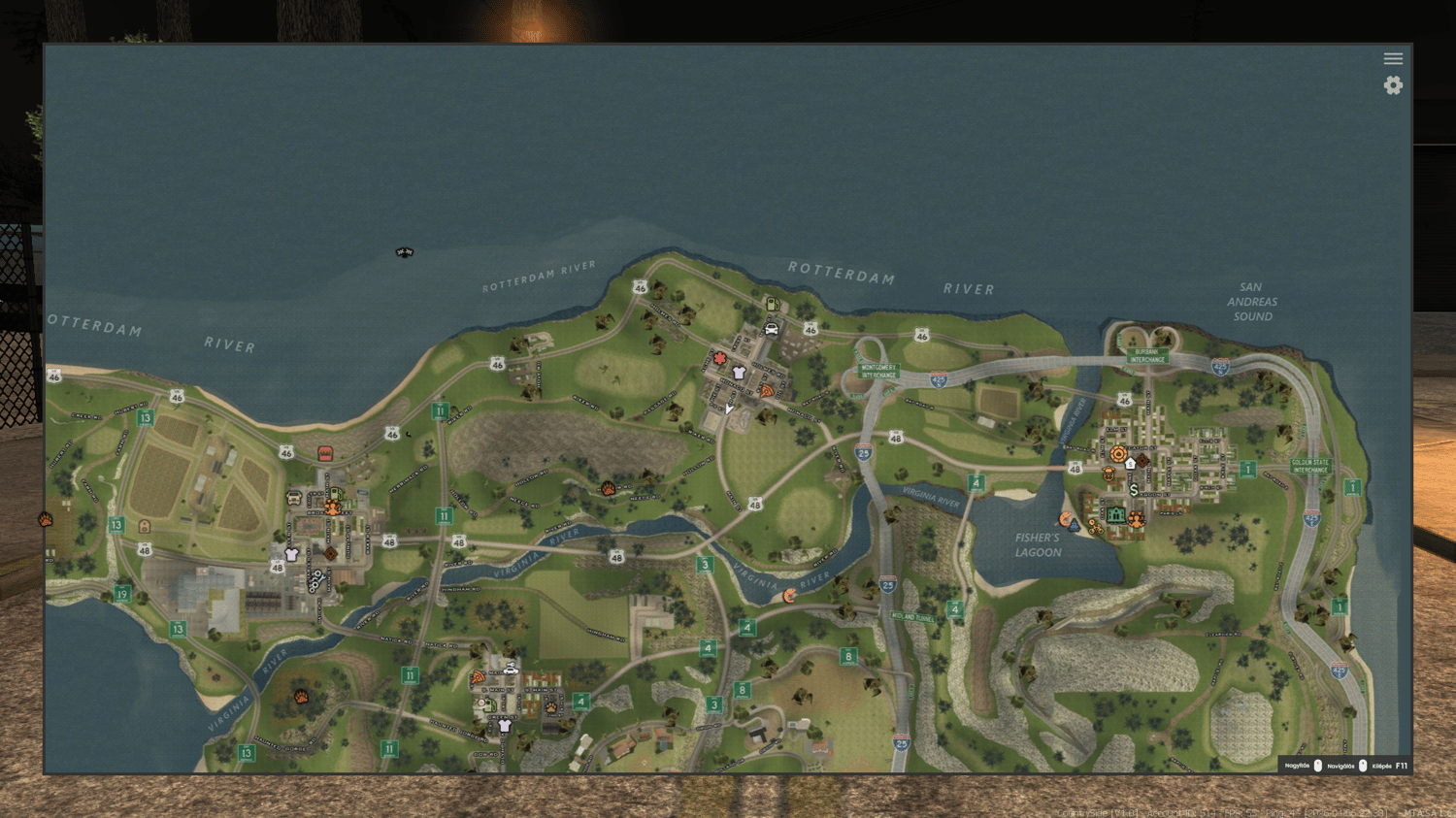Select the green bank building marker
The image size is (1456, 818).
(1116, 515)
